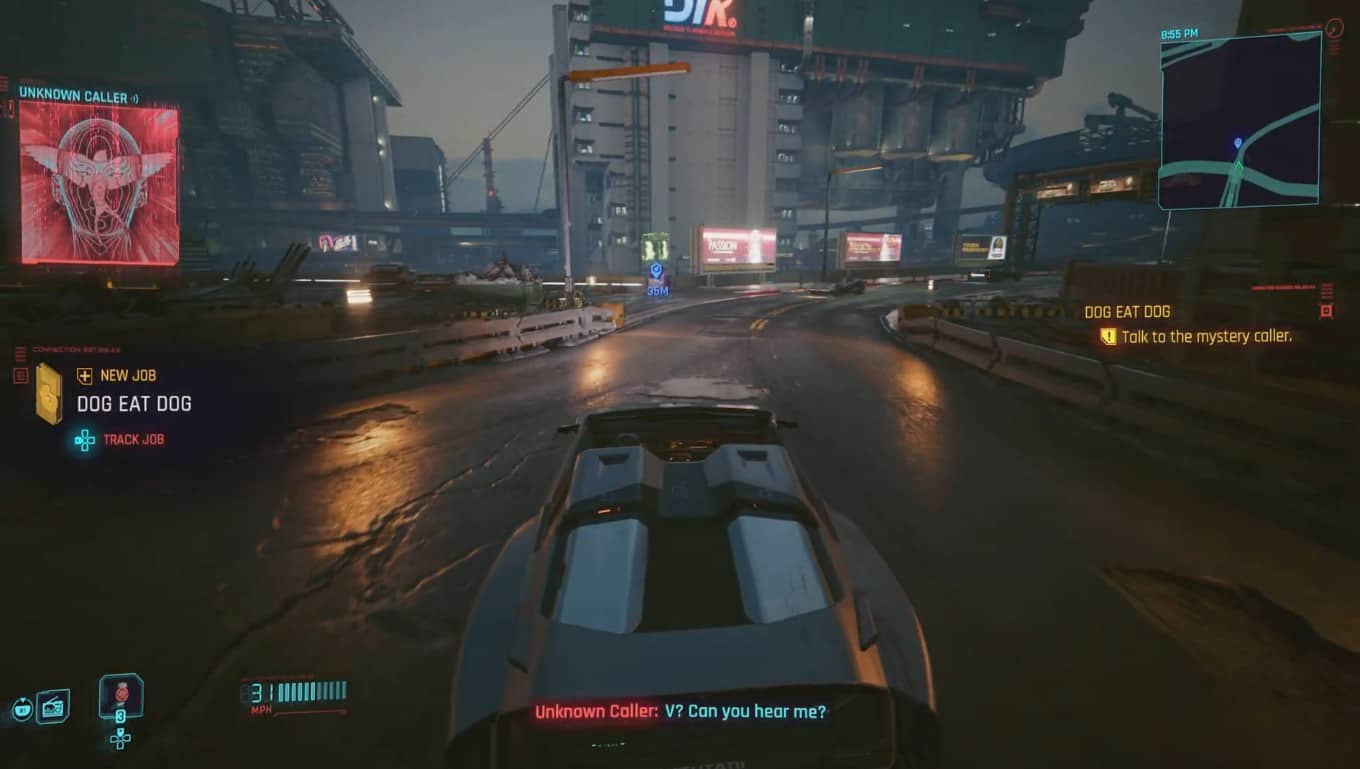
Task: Use the red consumable quick slot
Action: [121, 696]
